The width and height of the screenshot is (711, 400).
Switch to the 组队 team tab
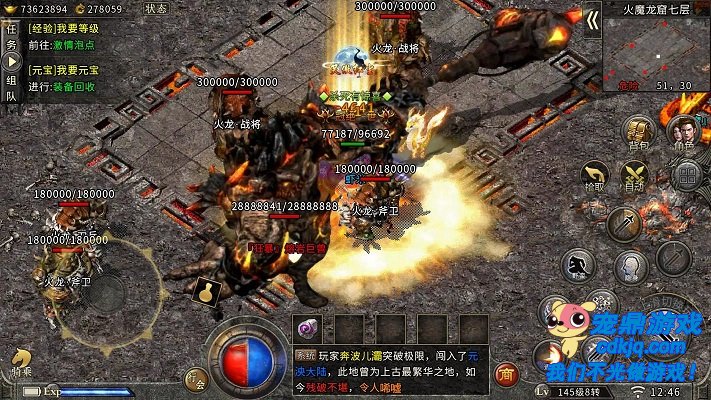tap(11, 88)
